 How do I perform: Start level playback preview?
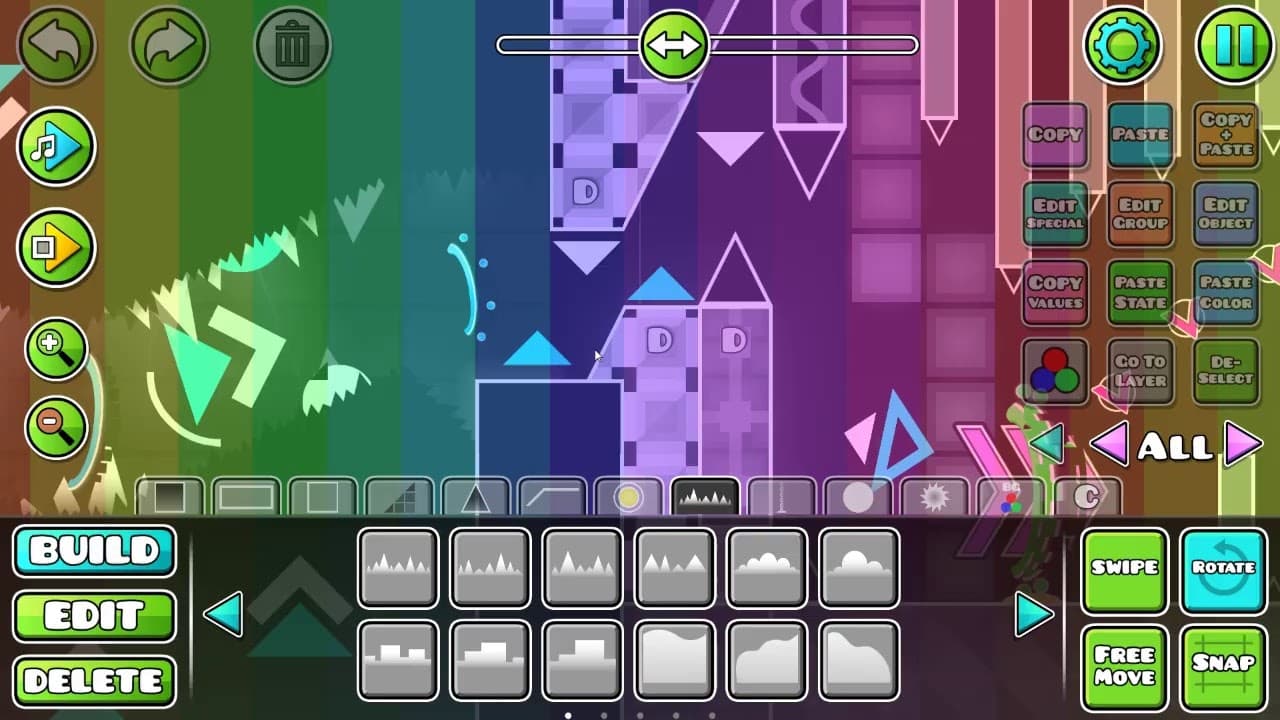pyautogui.click(x=55, y=248)
